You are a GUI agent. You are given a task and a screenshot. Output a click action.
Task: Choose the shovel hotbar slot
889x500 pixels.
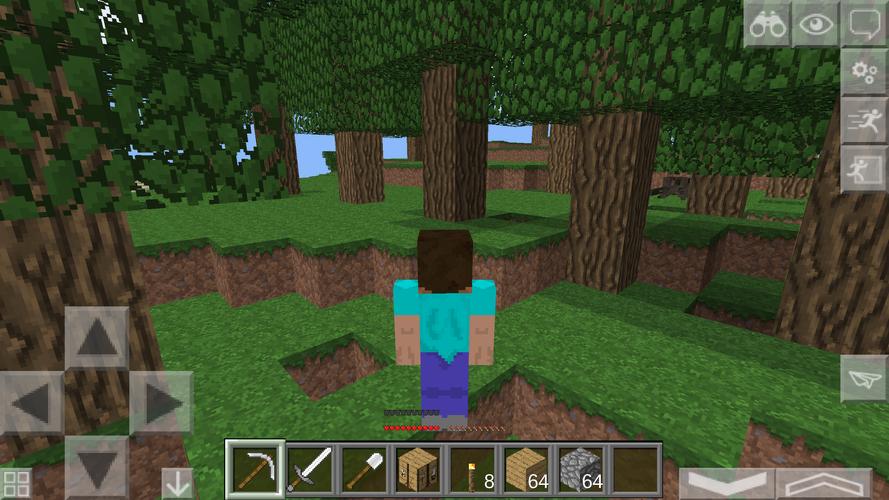[363, 468]
